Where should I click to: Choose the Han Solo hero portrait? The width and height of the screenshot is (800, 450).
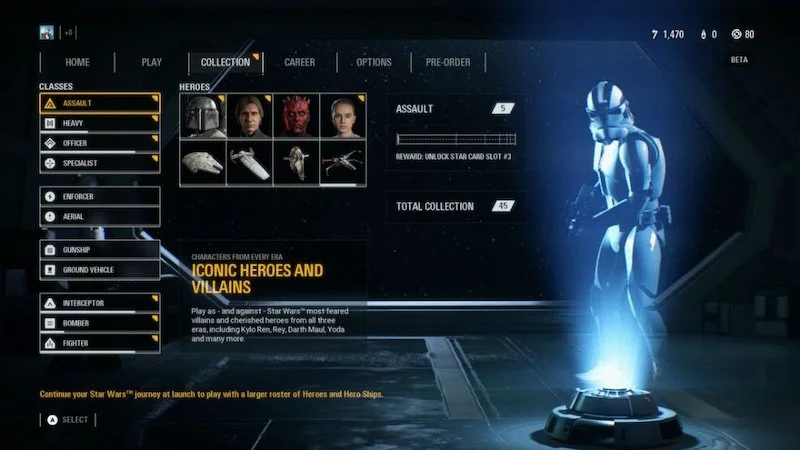(x=250, y=117)
